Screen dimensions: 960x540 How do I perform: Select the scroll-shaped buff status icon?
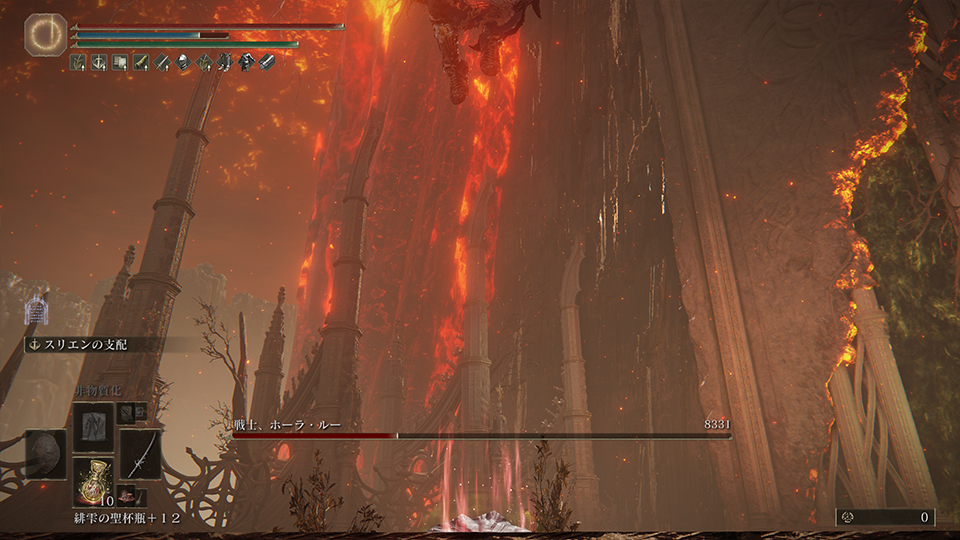(121, 63)
